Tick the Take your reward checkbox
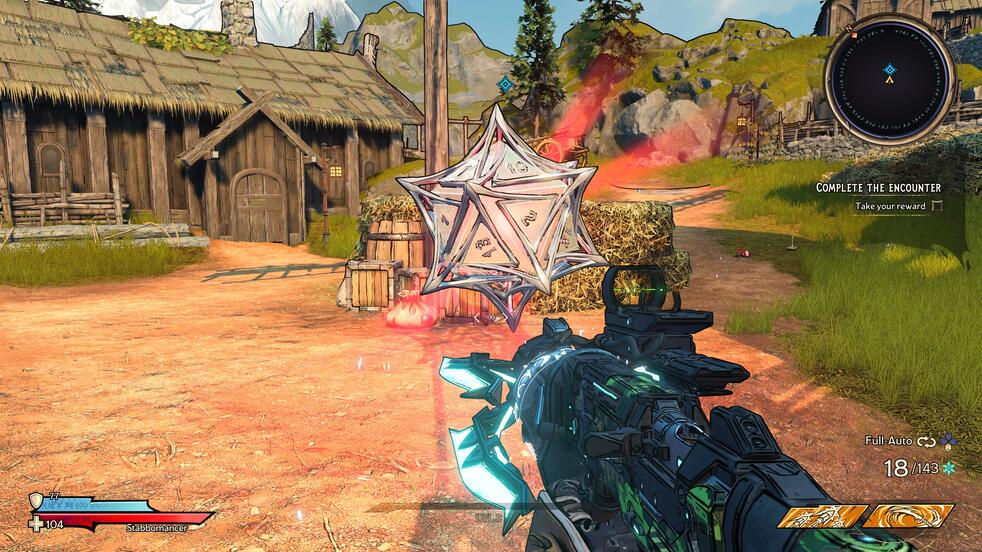This screenshot has height=552, width=982. point(937,206)
